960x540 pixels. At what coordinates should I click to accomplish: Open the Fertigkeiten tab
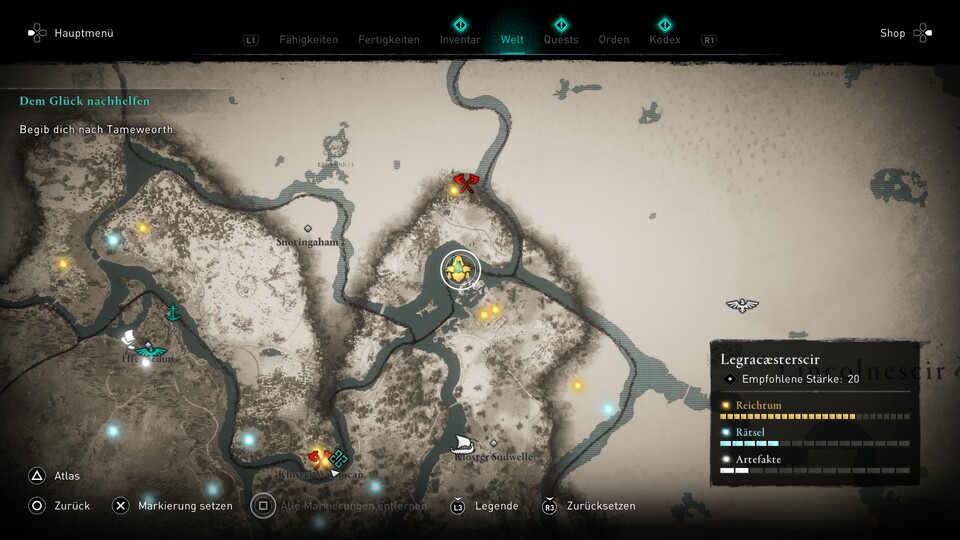coord(389,40)
